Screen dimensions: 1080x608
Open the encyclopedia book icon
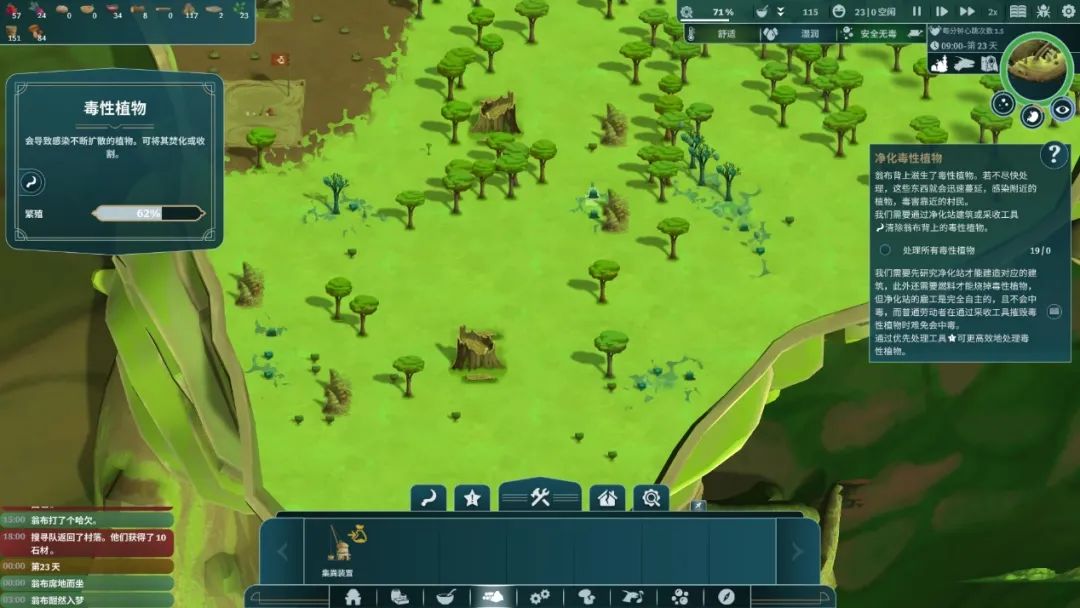tap(1018, 12)
